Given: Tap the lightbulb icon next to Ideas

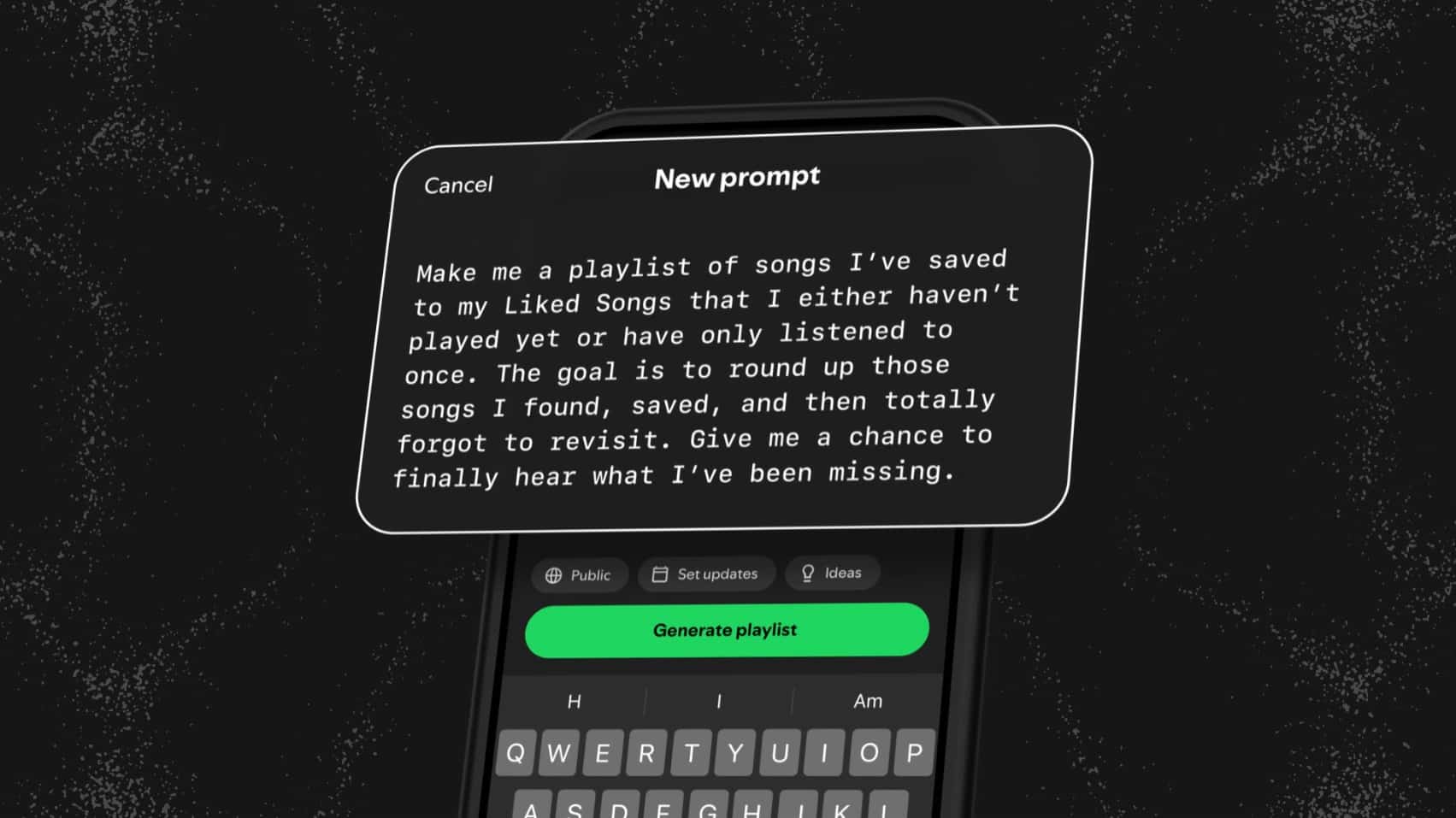Looking at the screenshot, I should [807, 573].
